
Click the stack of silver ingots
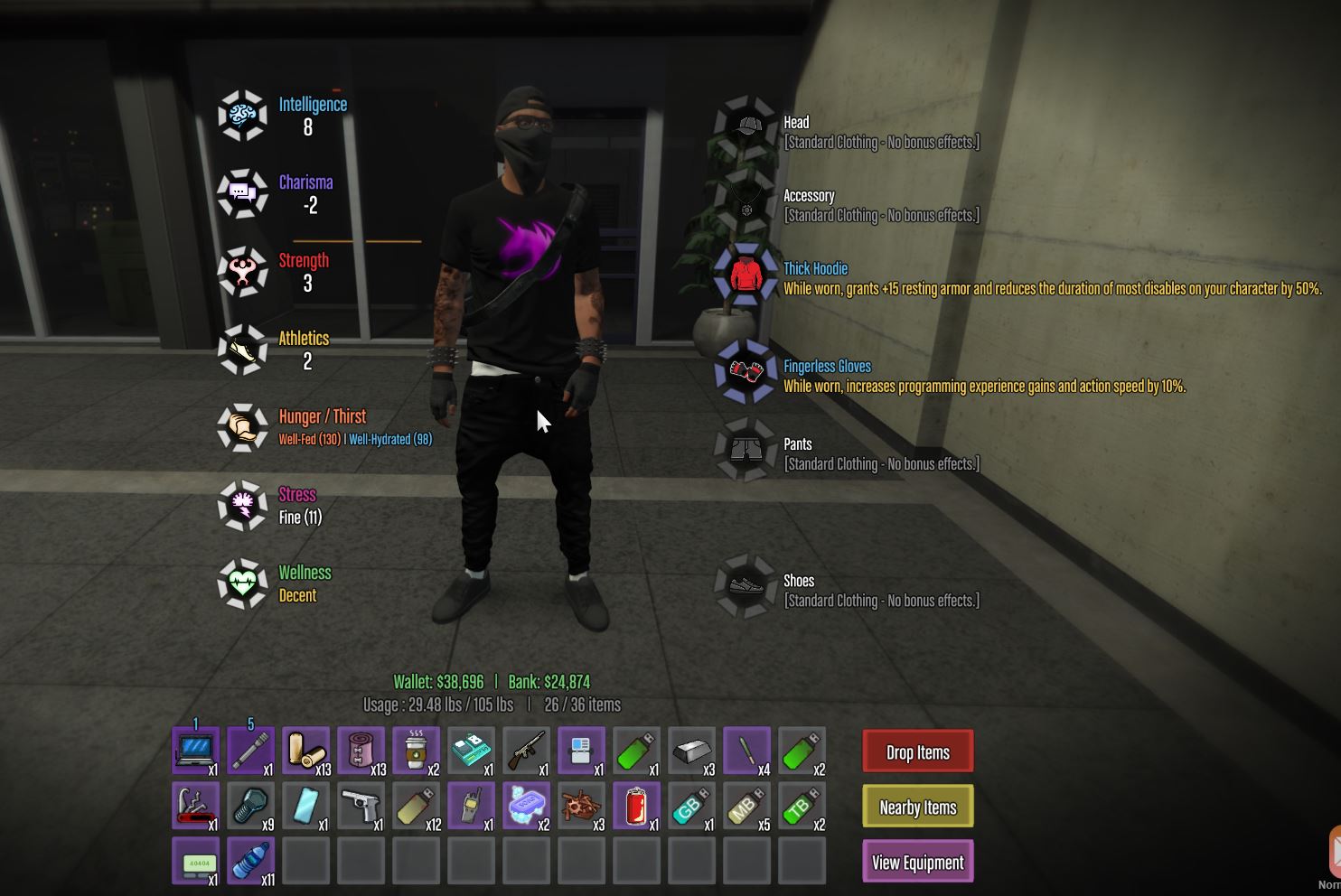click(x=691, y=751)
